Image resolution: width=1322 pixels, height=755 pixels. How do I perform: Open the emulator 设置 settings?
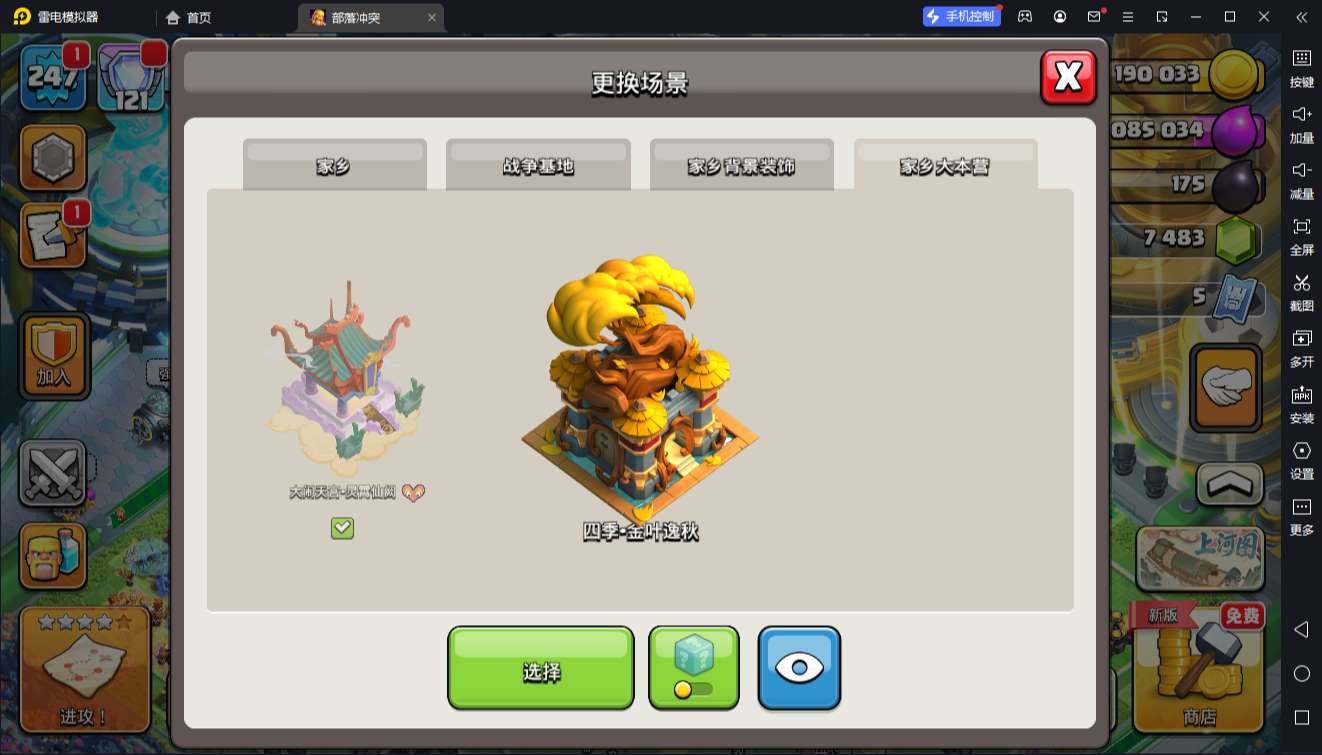[x=1301, y=459]
